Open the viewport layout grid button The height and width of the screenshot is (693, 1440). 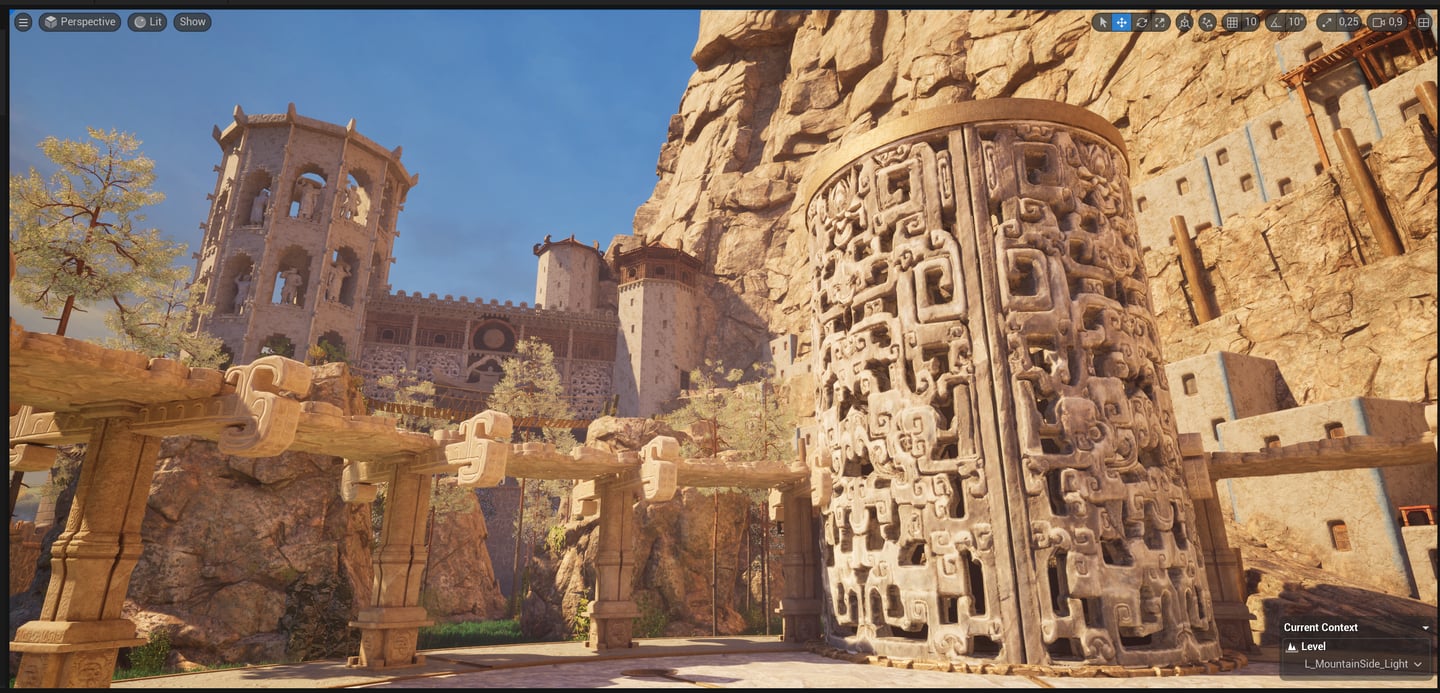tap(1424, 22)
